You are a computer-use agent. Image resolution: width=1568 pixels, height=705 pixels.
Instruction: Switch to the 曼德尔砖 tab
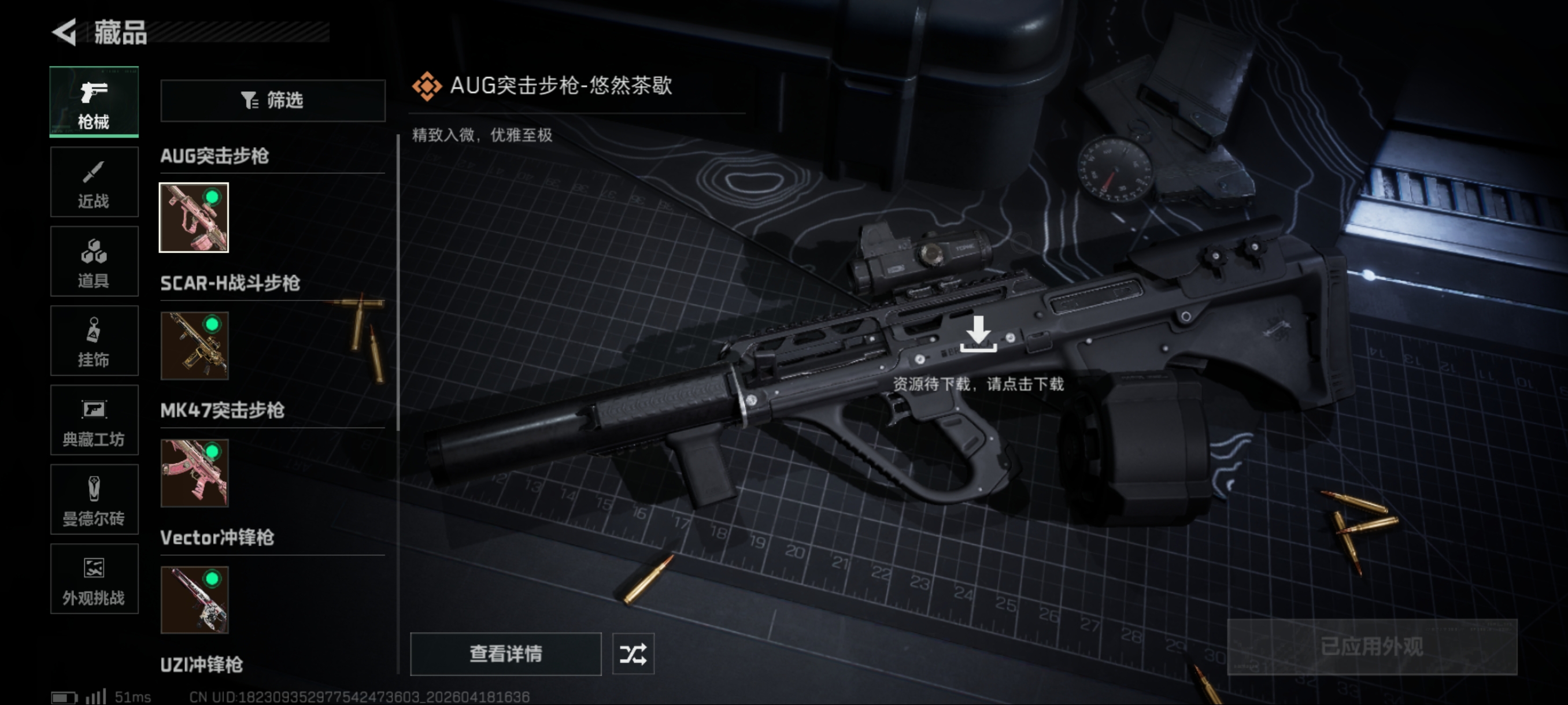tap(94, 499)
